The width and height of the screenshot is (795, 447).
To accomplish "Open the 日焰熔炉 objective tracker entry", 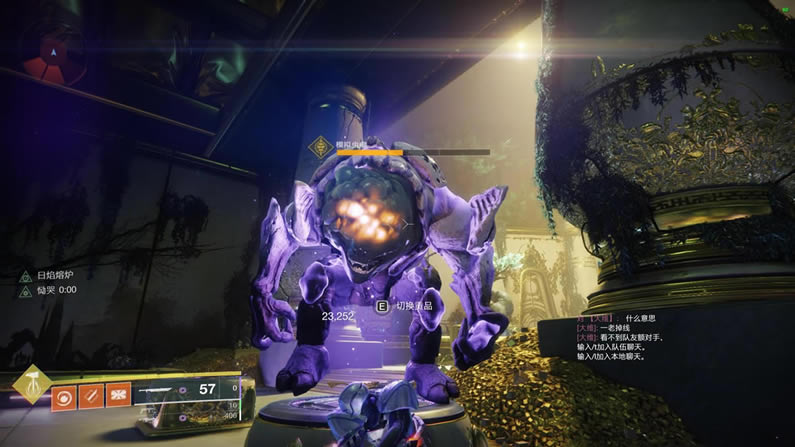I will [x=56, y=275].
